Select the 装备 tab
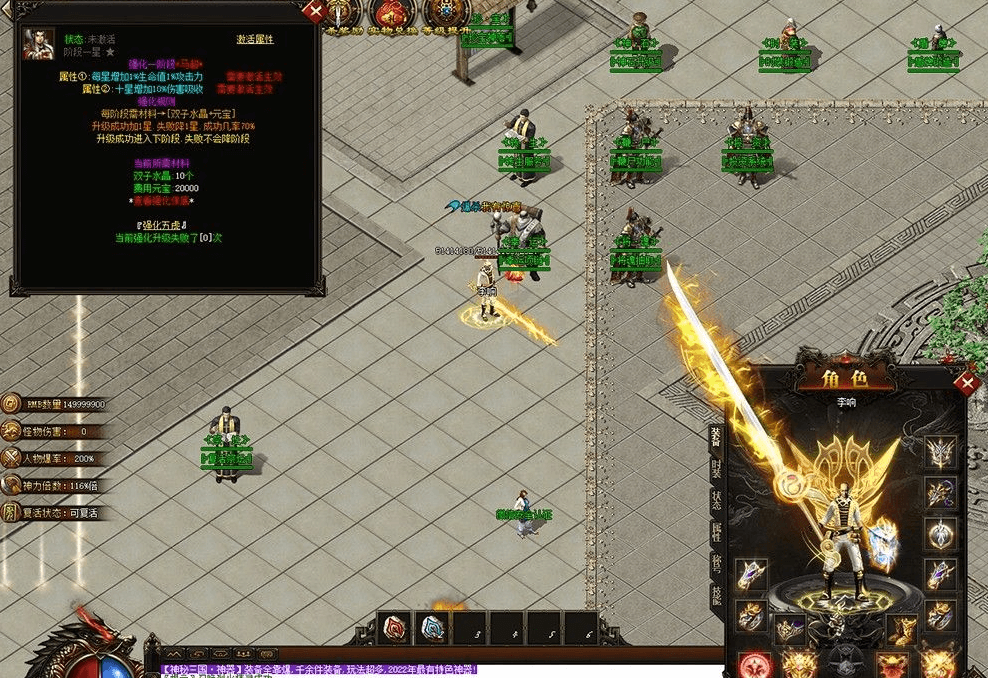 point(716,436)
